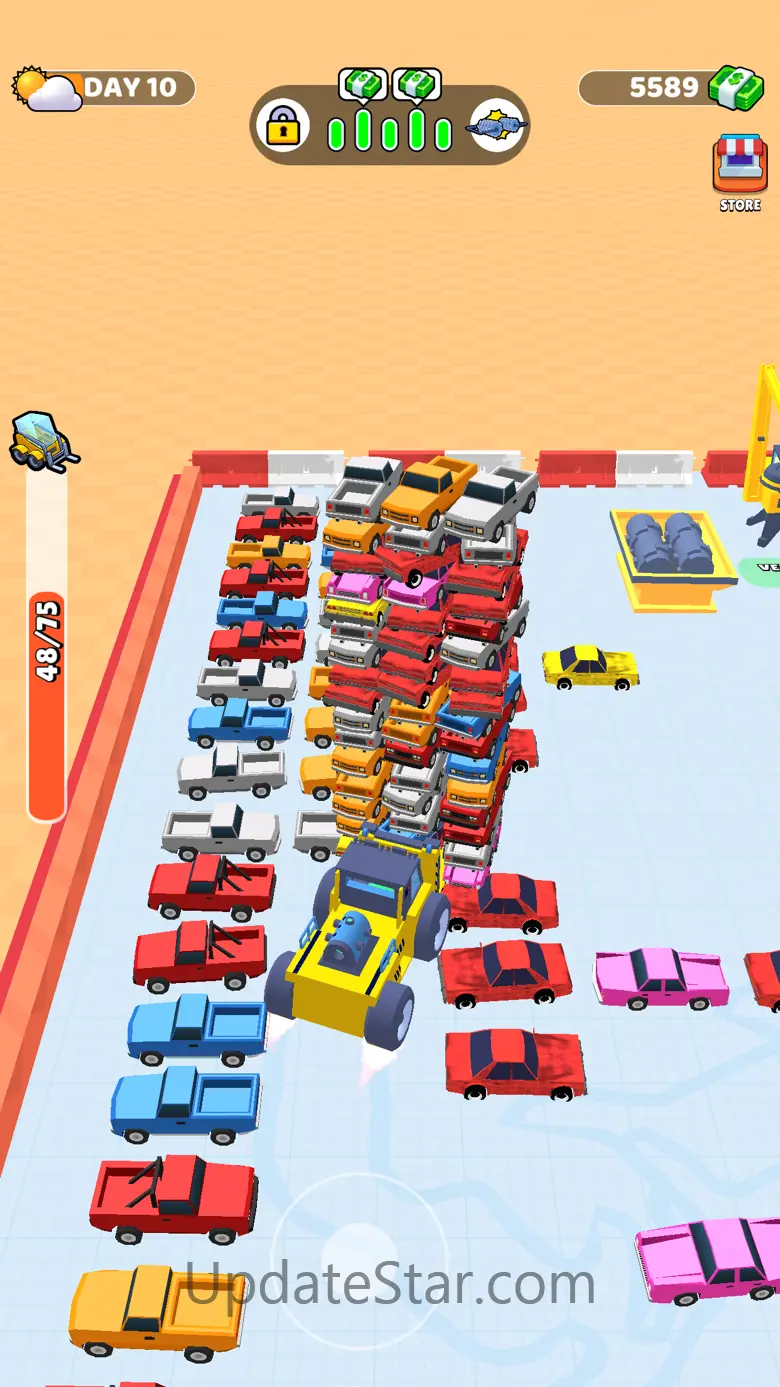
Task: Select the engine part reward icon
Action: point(497,127)
